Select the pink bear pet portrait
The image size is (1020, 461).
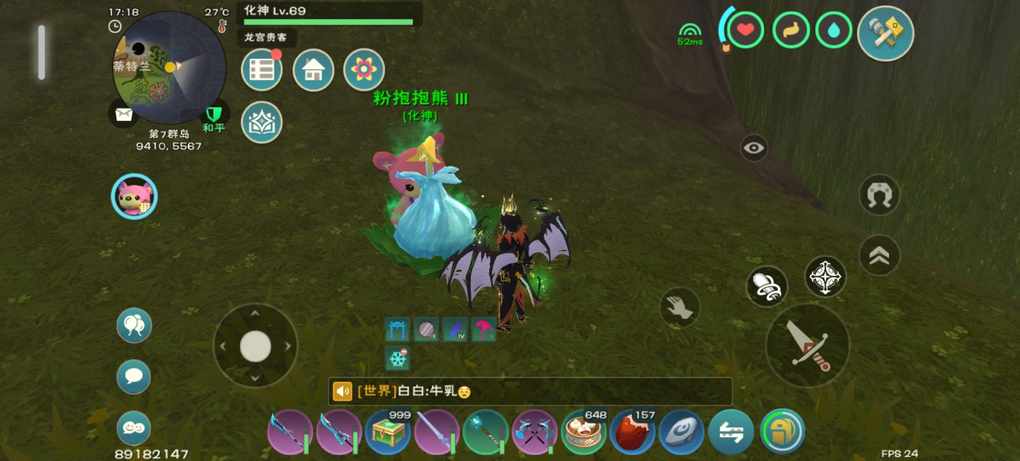click(x=134, y=196)
